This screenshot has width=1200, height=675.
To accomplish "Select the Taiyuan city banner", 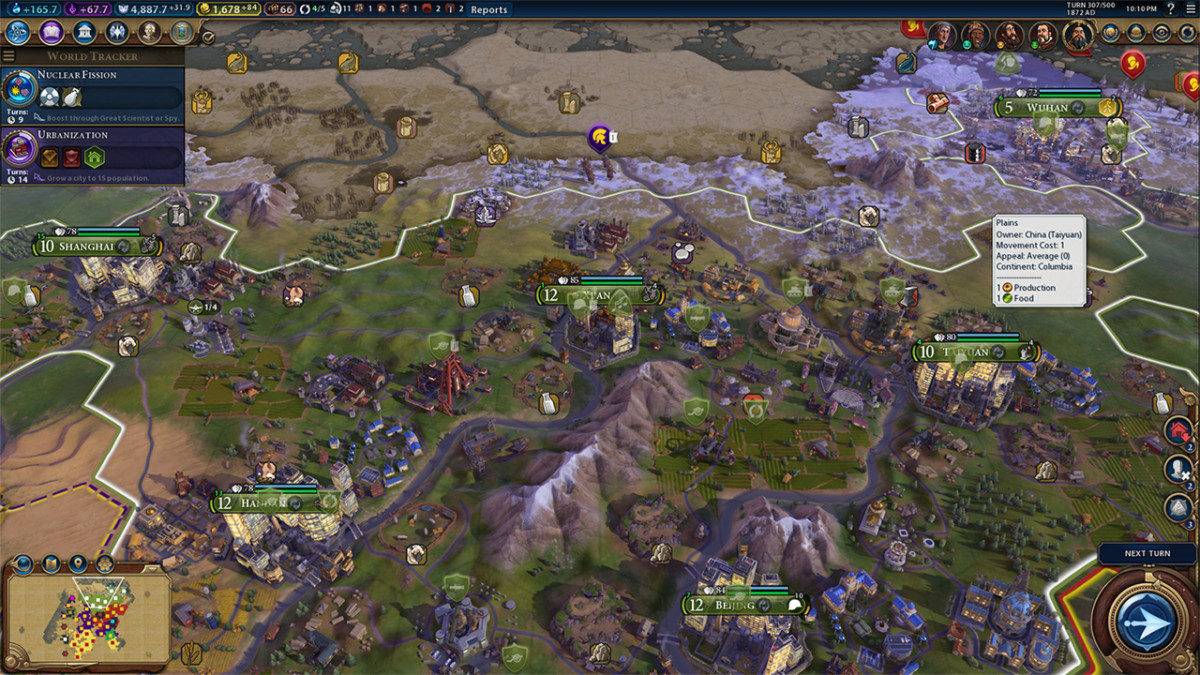I will tap(975, 352).
